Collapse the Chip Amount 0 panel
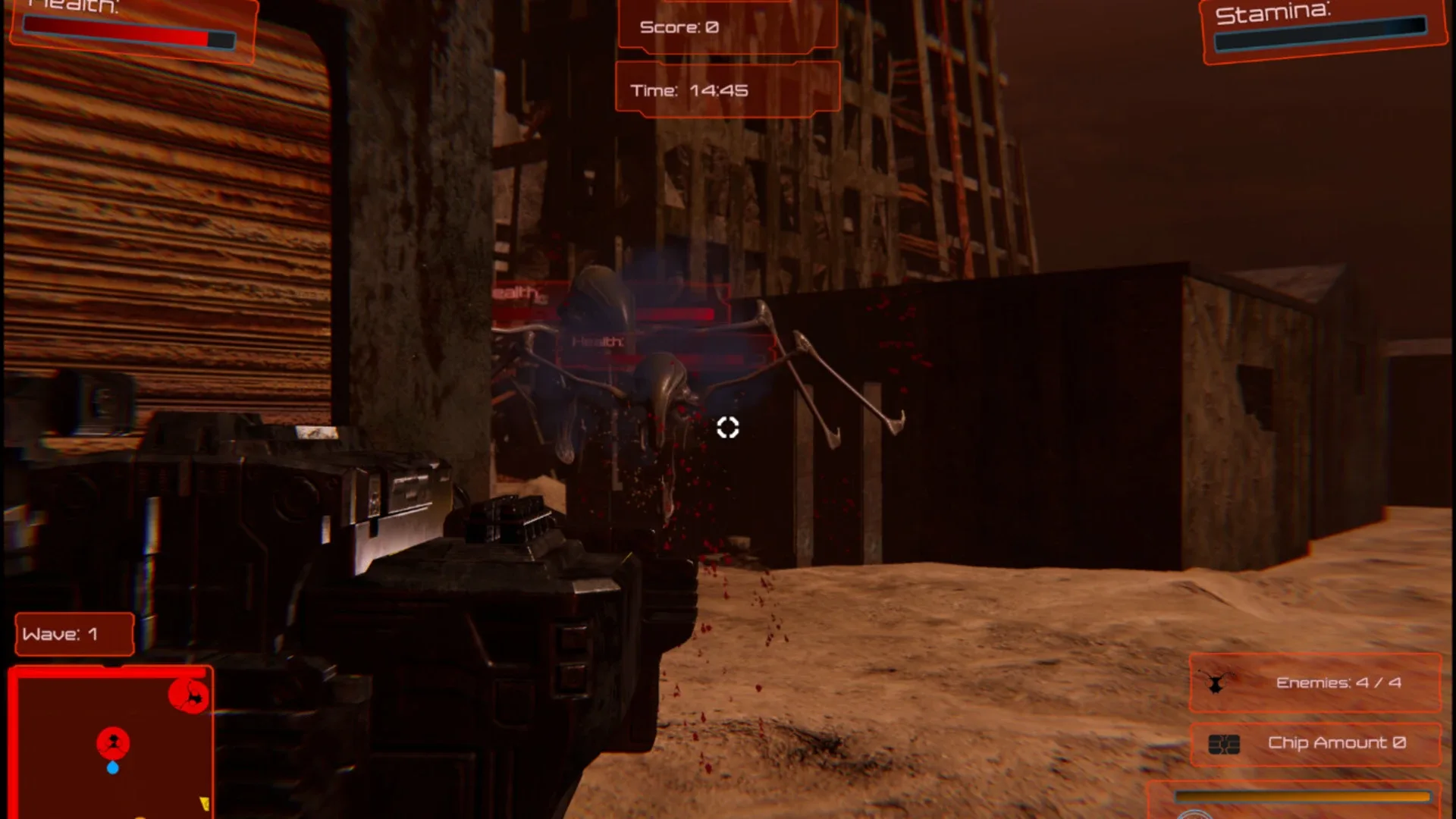The width and height of the screenshot is (1456, 819). point(1314,743)
